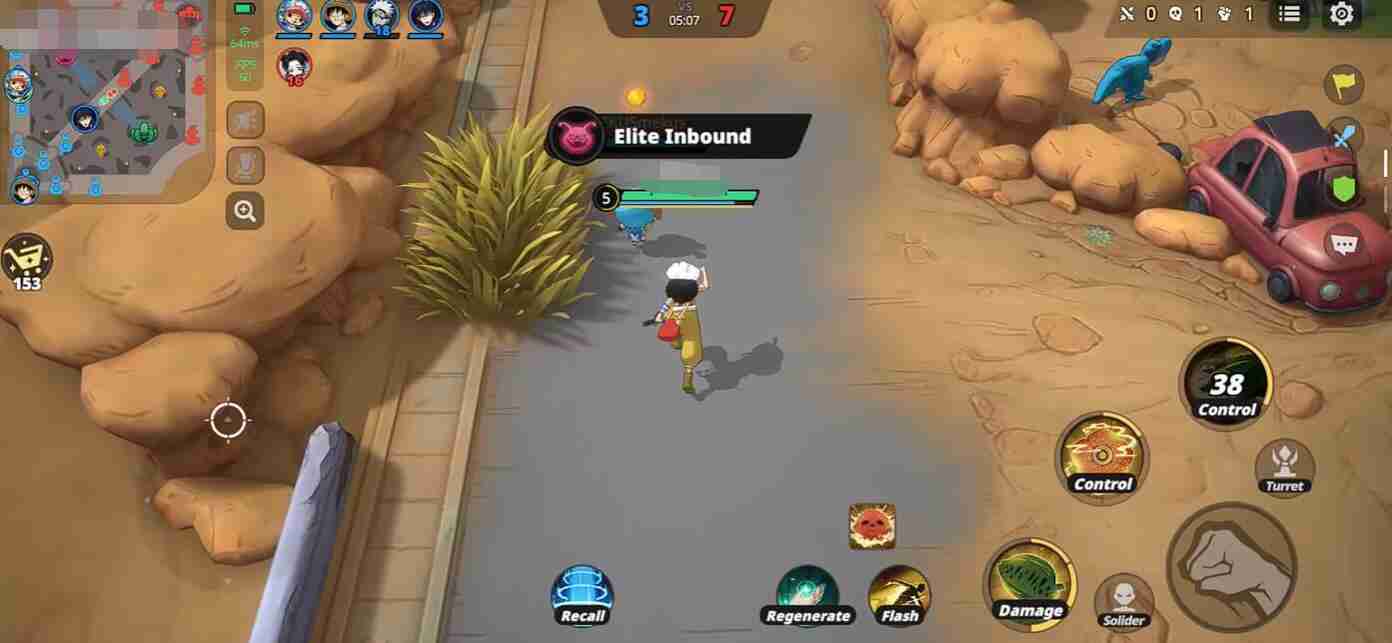Show the scoreboard list
This screenshot has height=643, width=1392.
[1290, 14]
